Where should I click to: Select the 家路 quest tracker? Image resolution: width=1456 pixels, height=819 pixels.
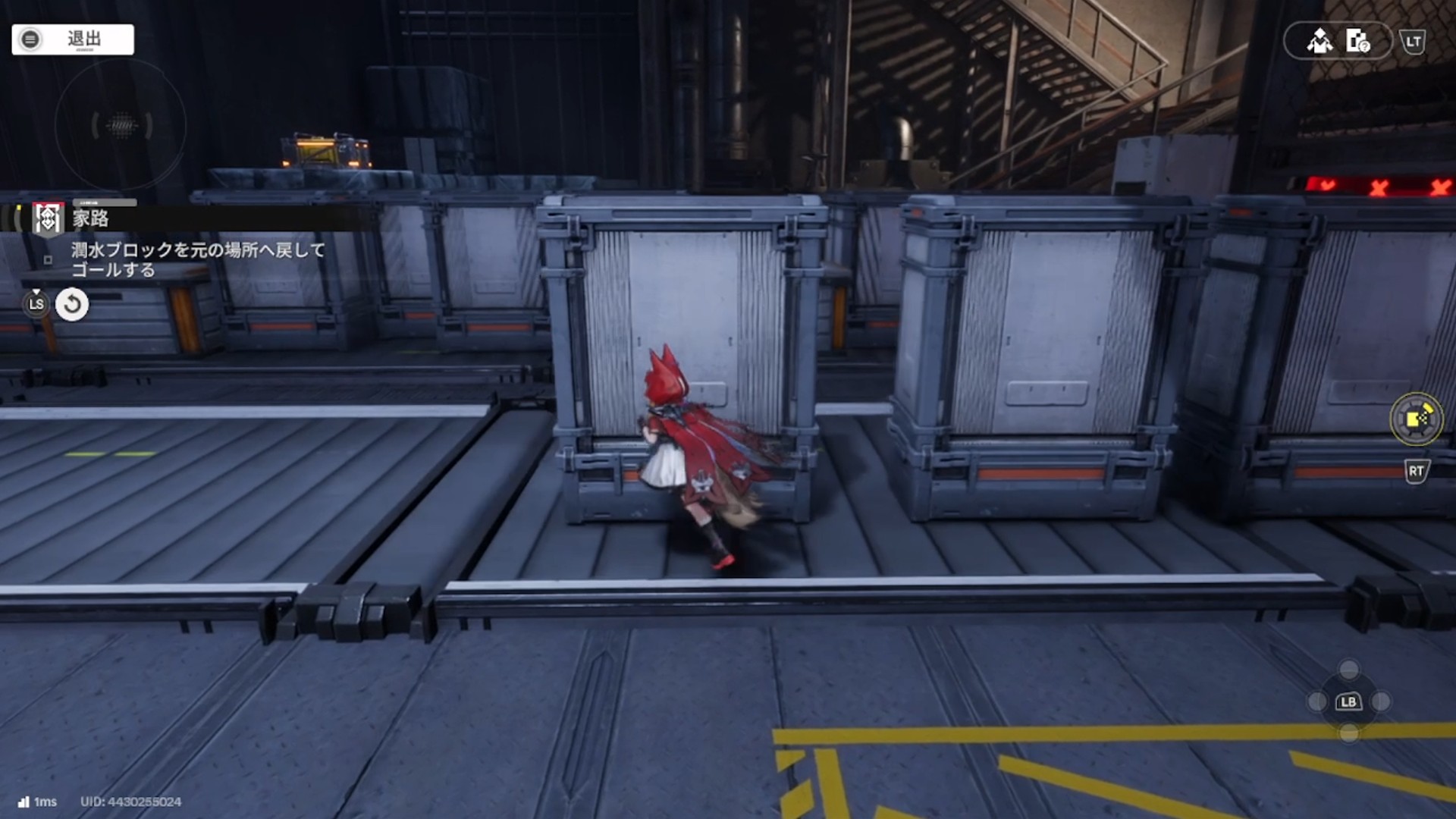(91, 218)
